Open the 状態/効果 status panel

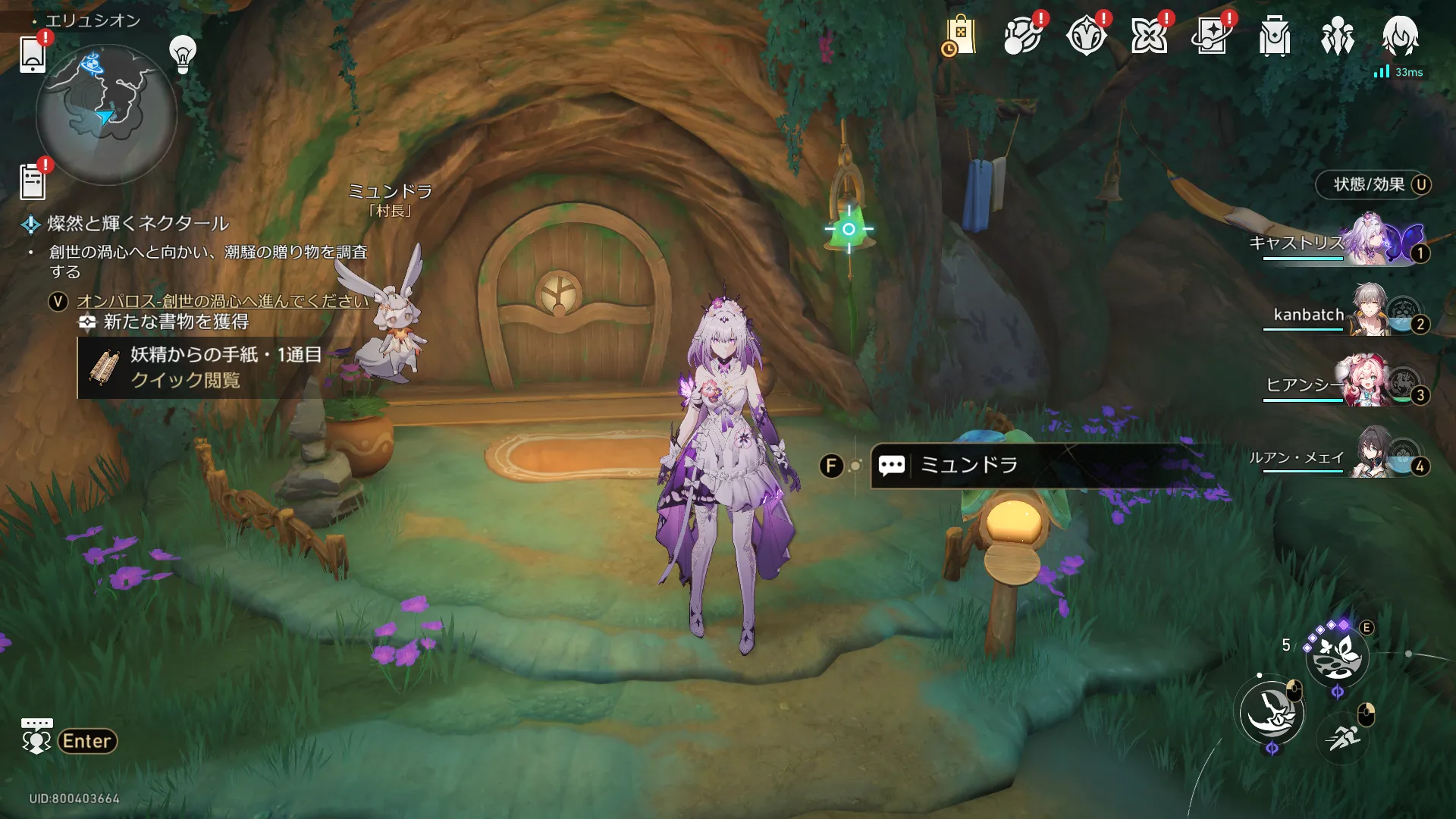pyautogui.click(x=1373, y=185)
